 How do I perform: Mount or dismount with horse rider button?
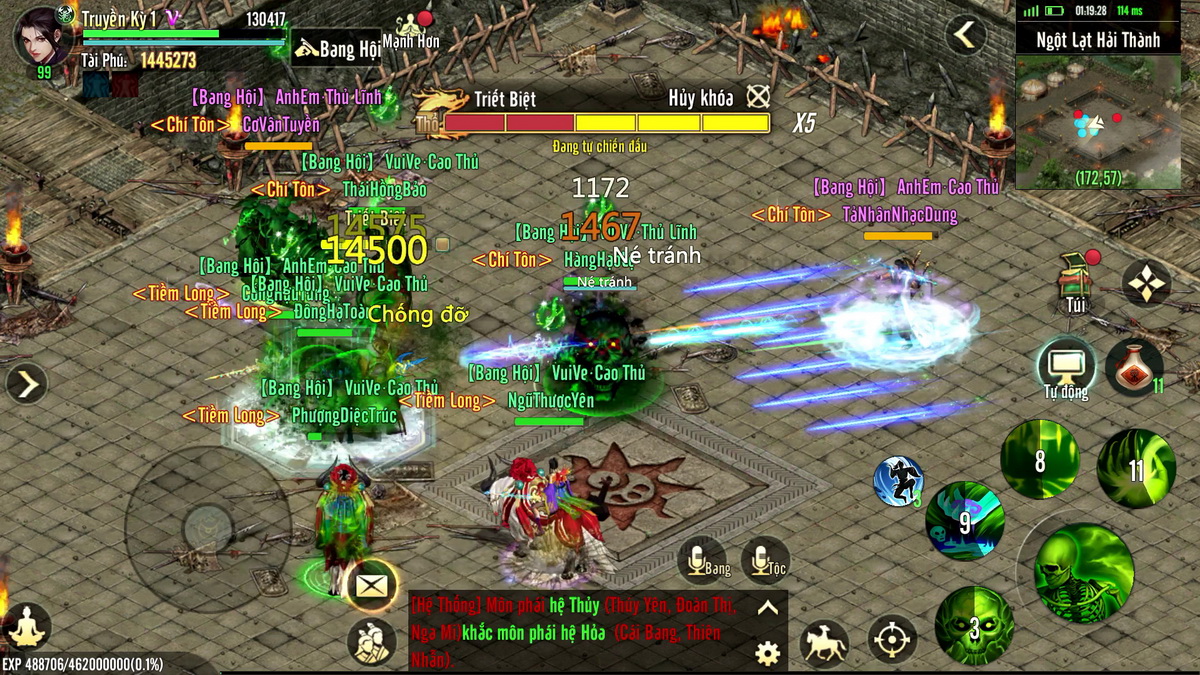click(824, 642)
